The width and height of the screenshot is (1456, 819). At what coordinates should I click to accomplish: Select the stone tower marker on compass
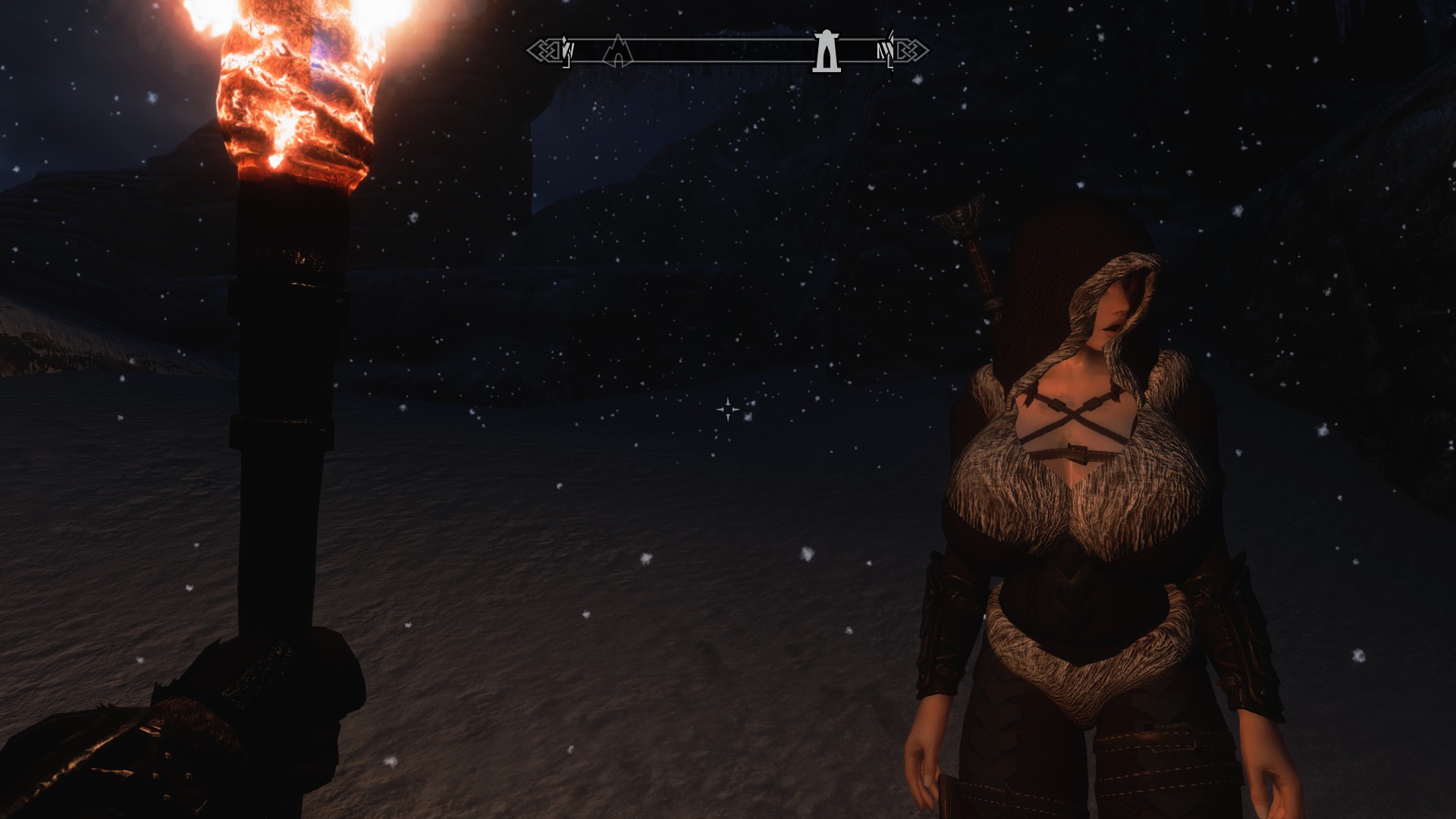point(826,52)
